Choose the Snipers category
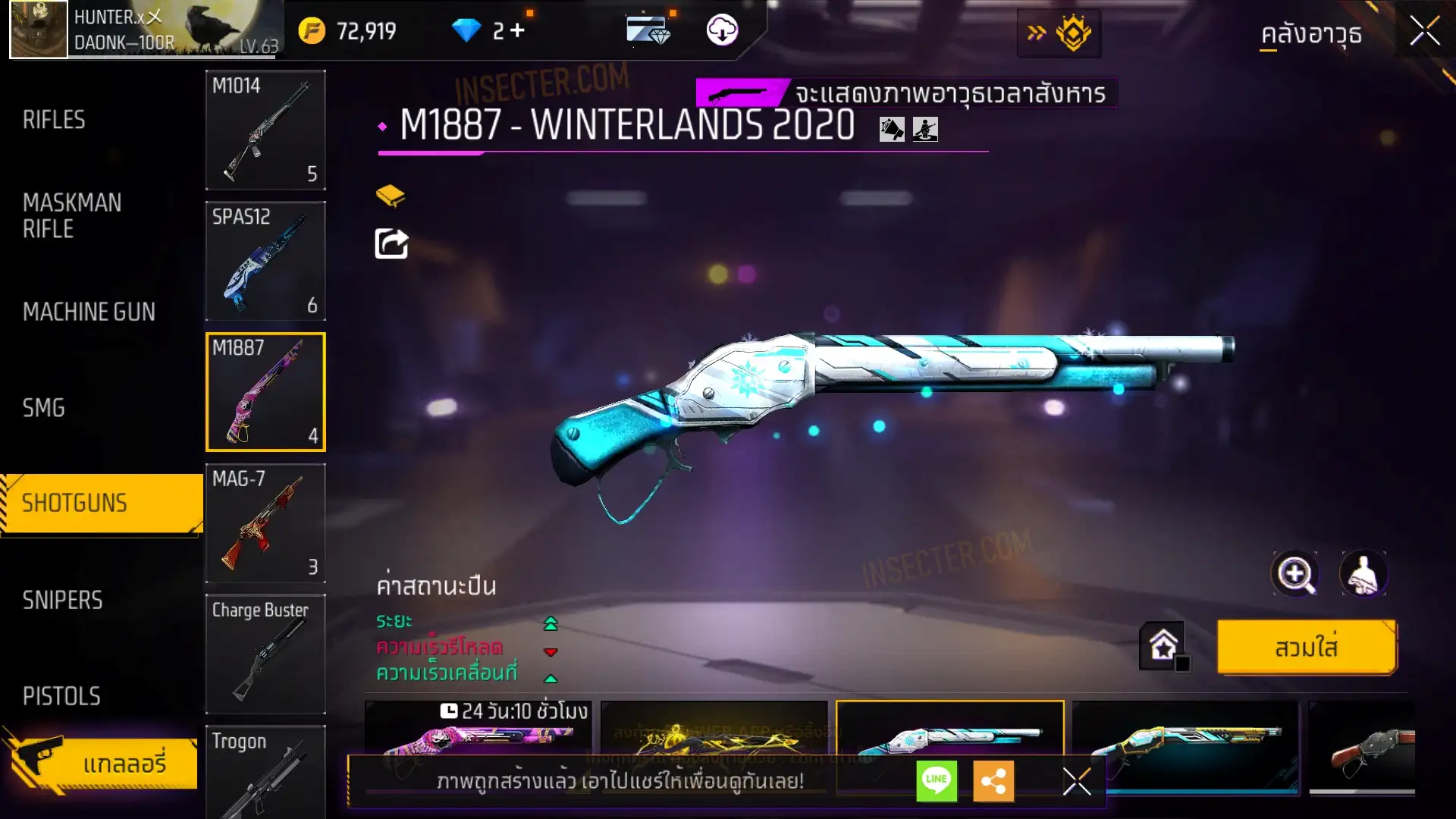This screenshot has height=819, width=1456. [62, 601]
